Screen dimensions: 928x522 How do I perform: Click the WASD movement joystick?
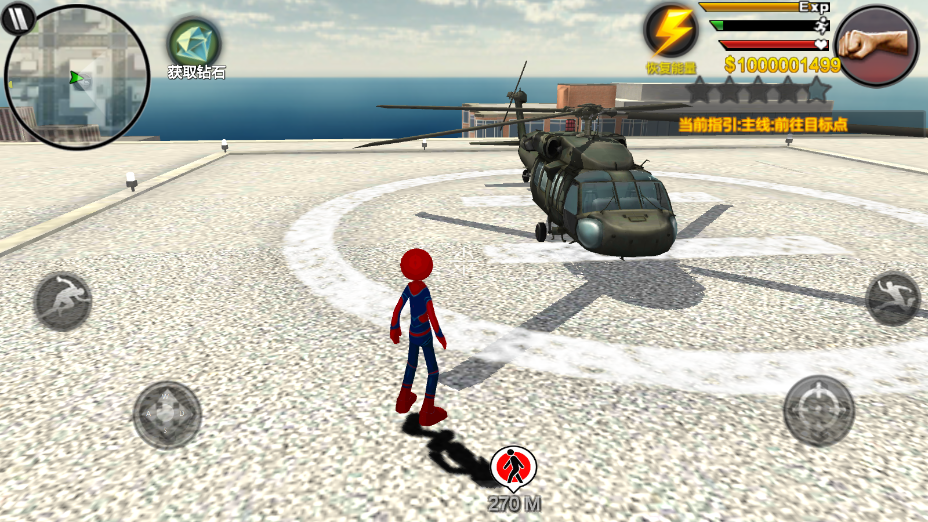click(x=167, y=414)
